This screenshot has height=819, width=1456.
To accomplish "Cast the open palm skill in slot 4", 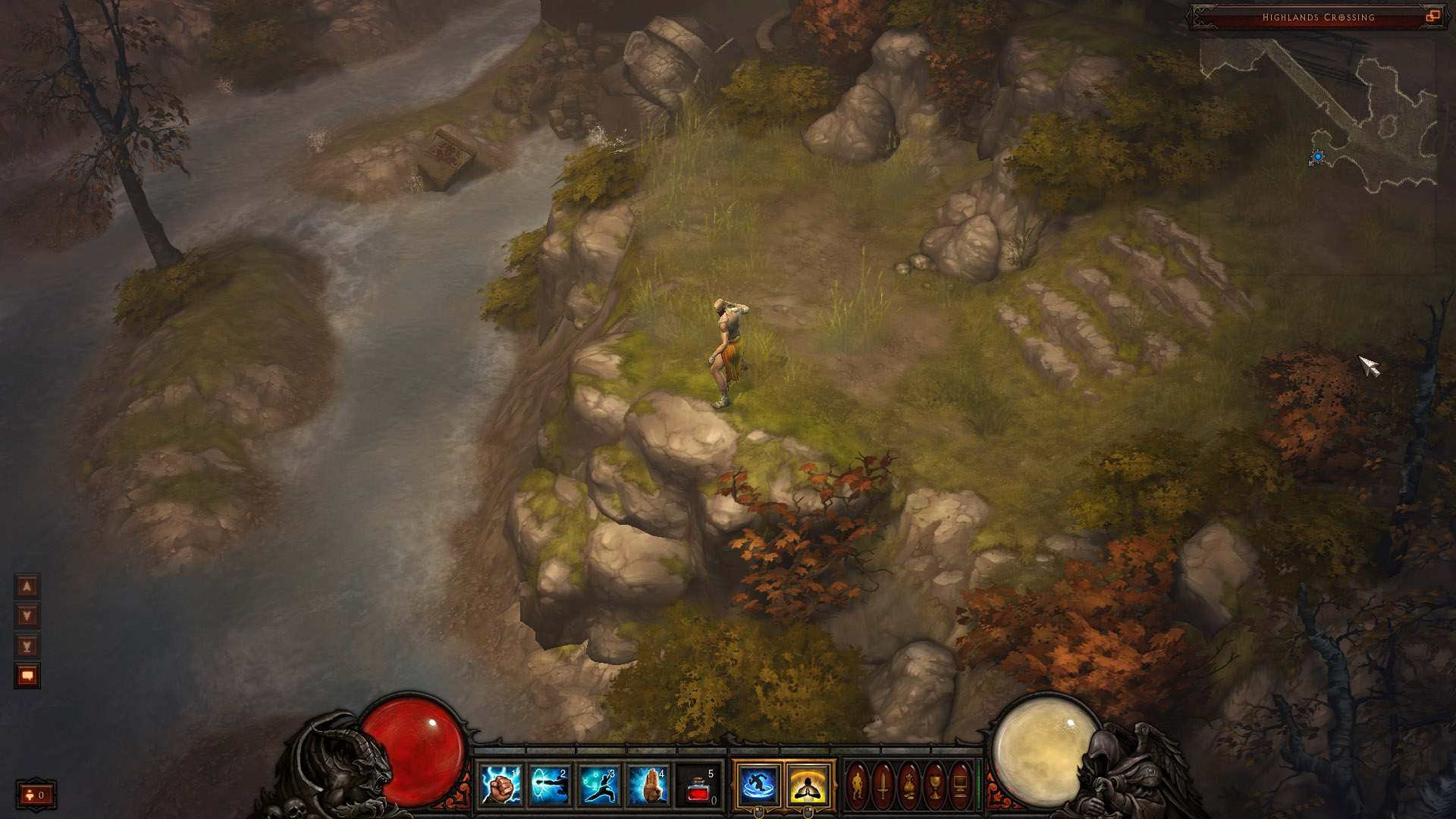I will (x=648, y=785).
